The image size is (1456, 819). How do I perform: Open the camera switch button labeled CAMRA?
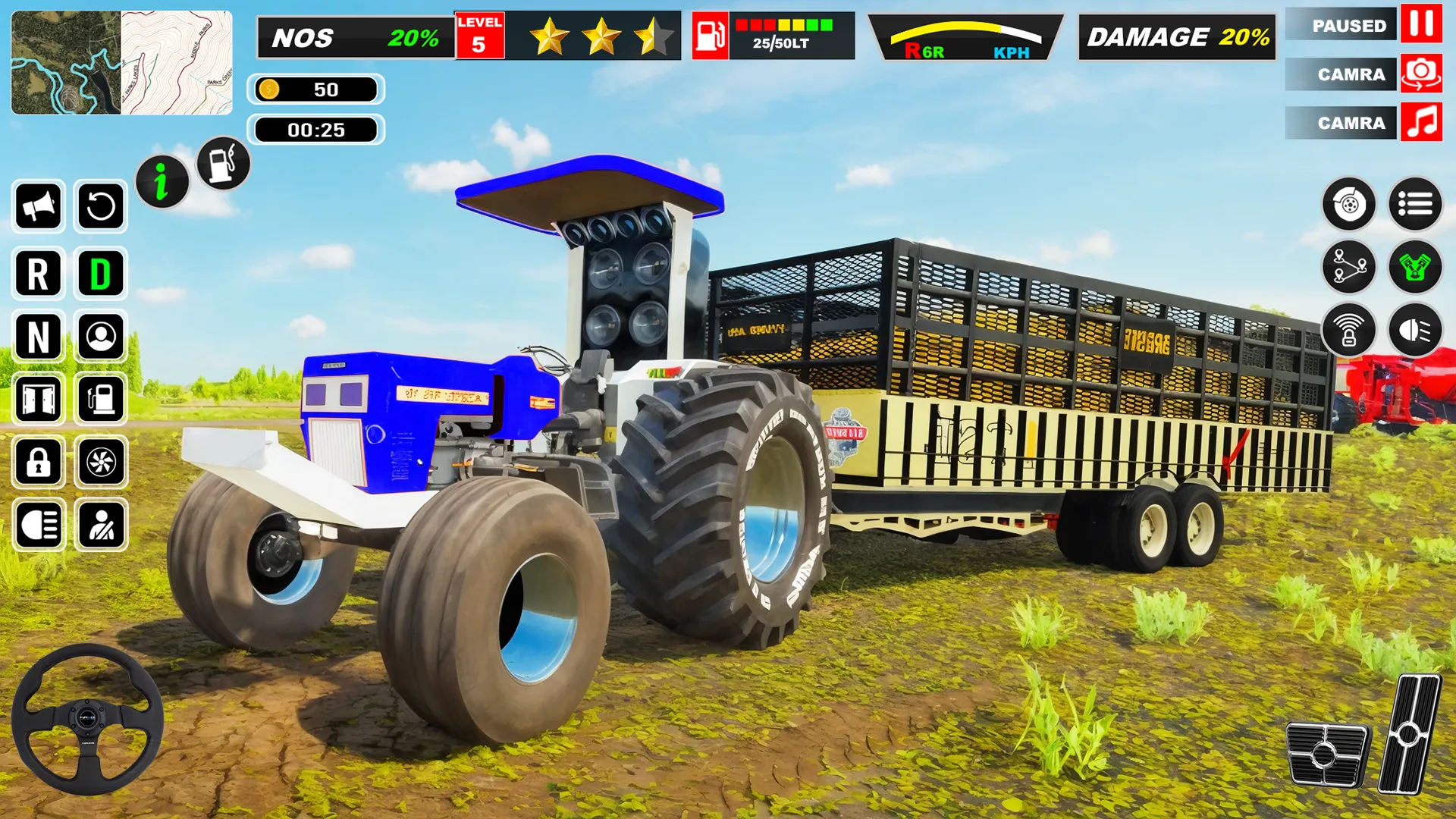coord(1339,75)
